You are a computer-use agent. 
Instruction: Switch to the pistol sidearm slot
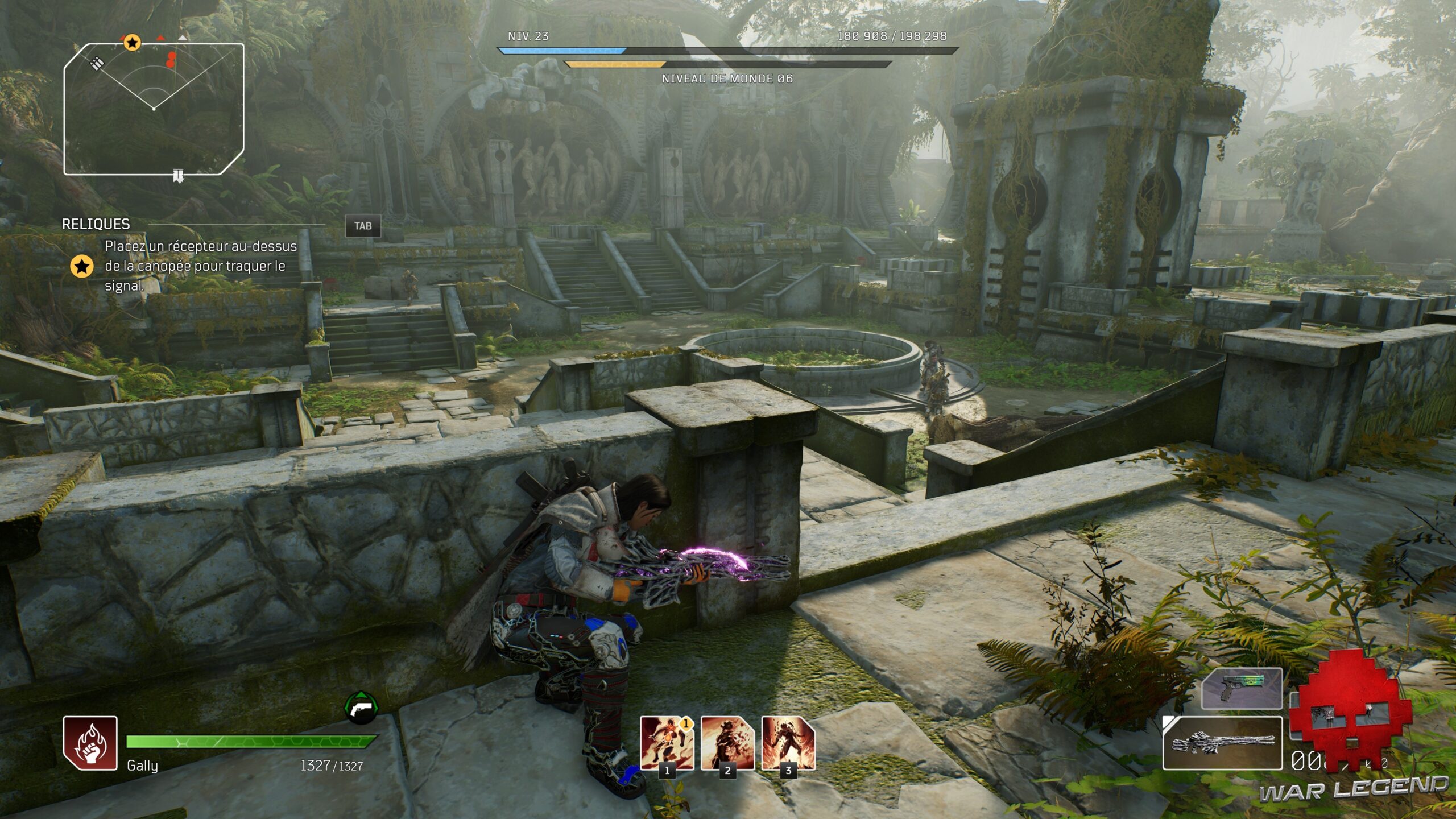tap(1242, 689)
